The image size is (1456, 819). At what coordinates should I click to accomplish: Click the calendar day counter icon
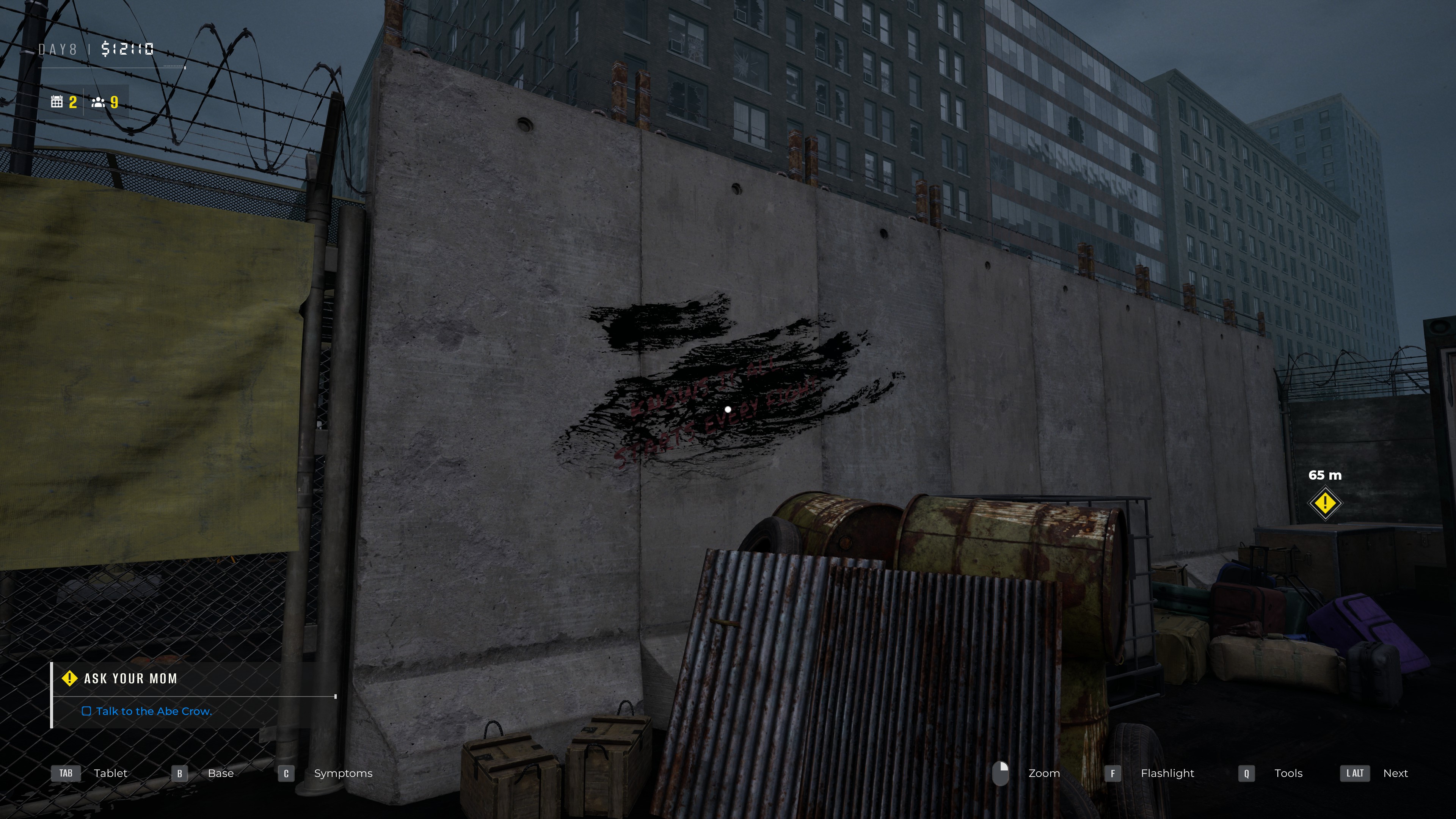click(57, 102)
